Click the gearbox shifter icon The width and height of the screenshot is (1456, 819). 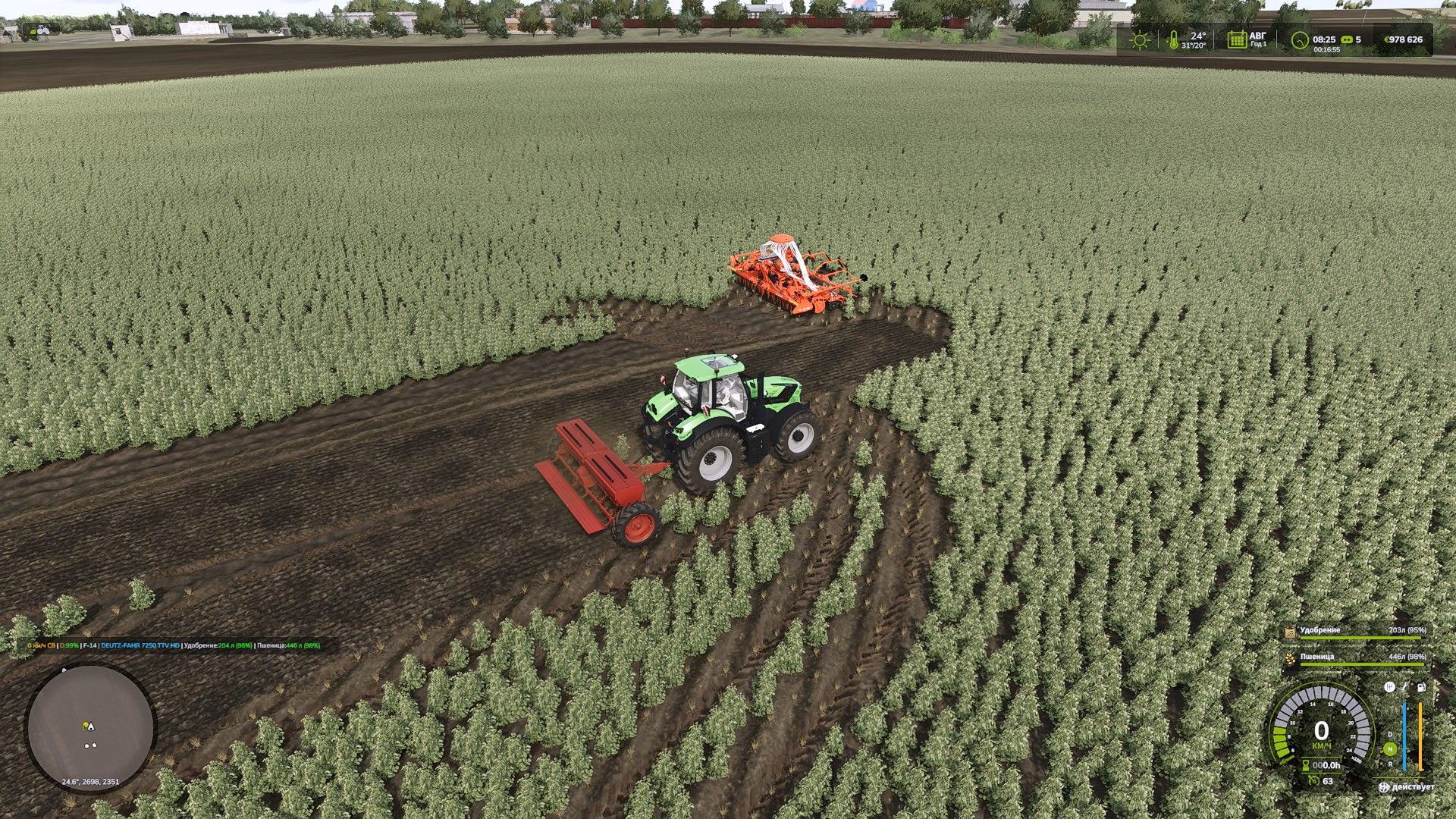click(x=1389, y=687)
